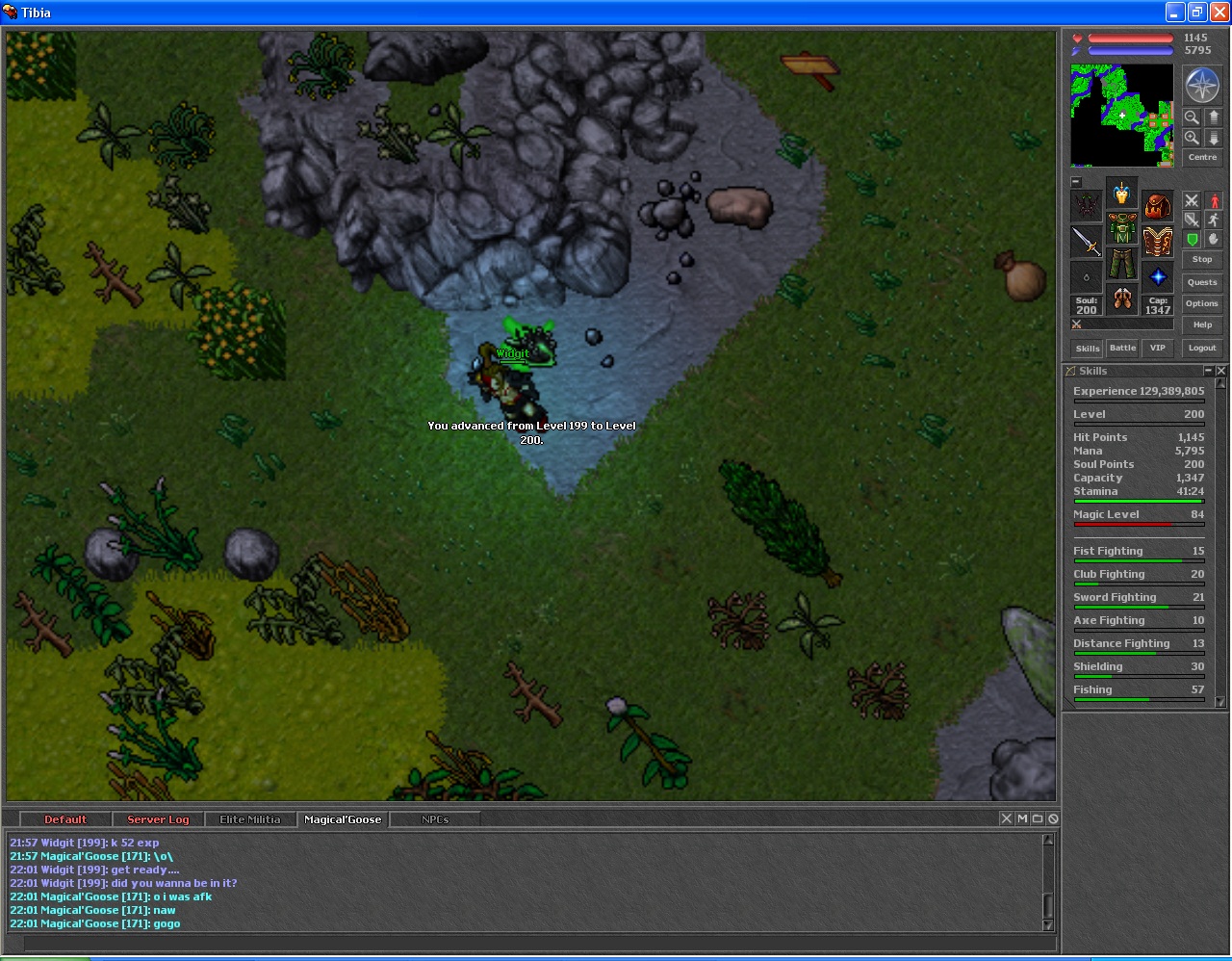Switch to the Server Log tab

(158, 819)
